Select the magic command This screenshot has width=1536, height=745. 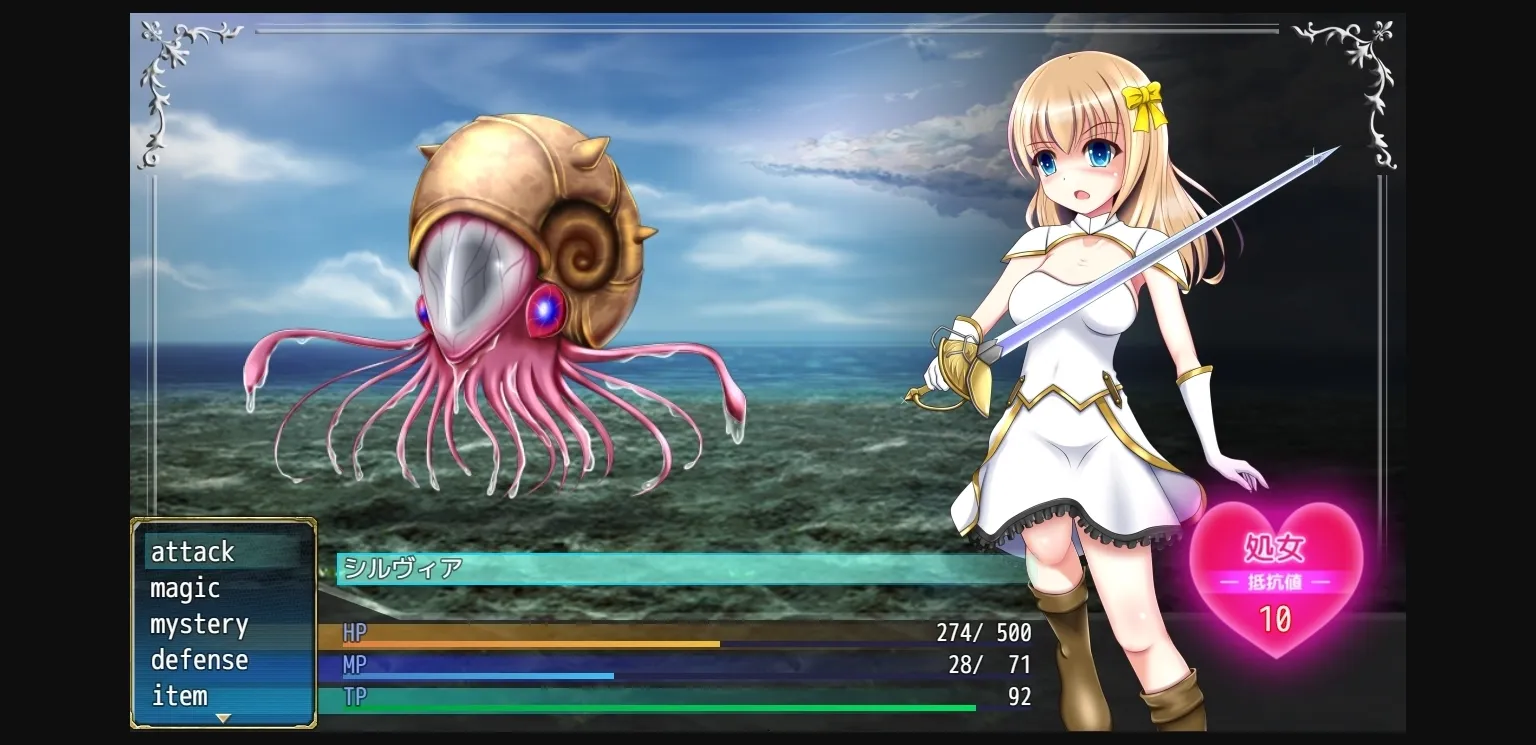pos(184,588)
